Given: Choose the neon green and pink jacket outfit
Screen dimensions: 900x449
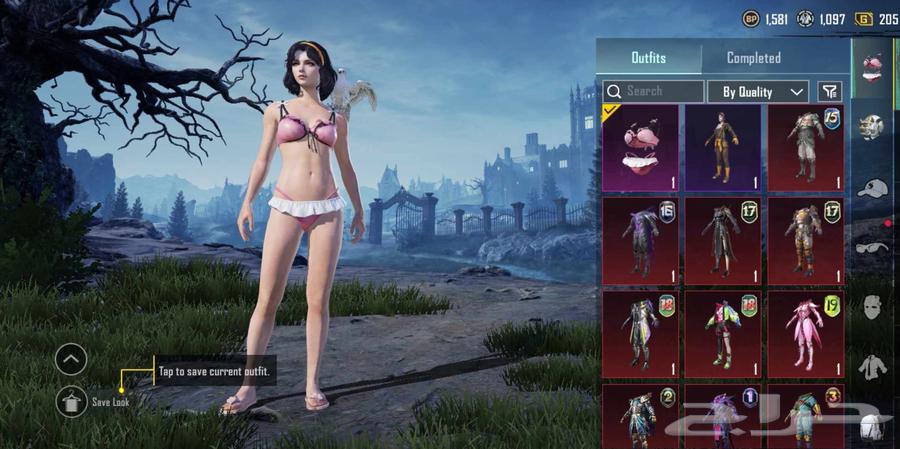Looking at the screenshot, I should pyautogui.click(x=722, y=334).
